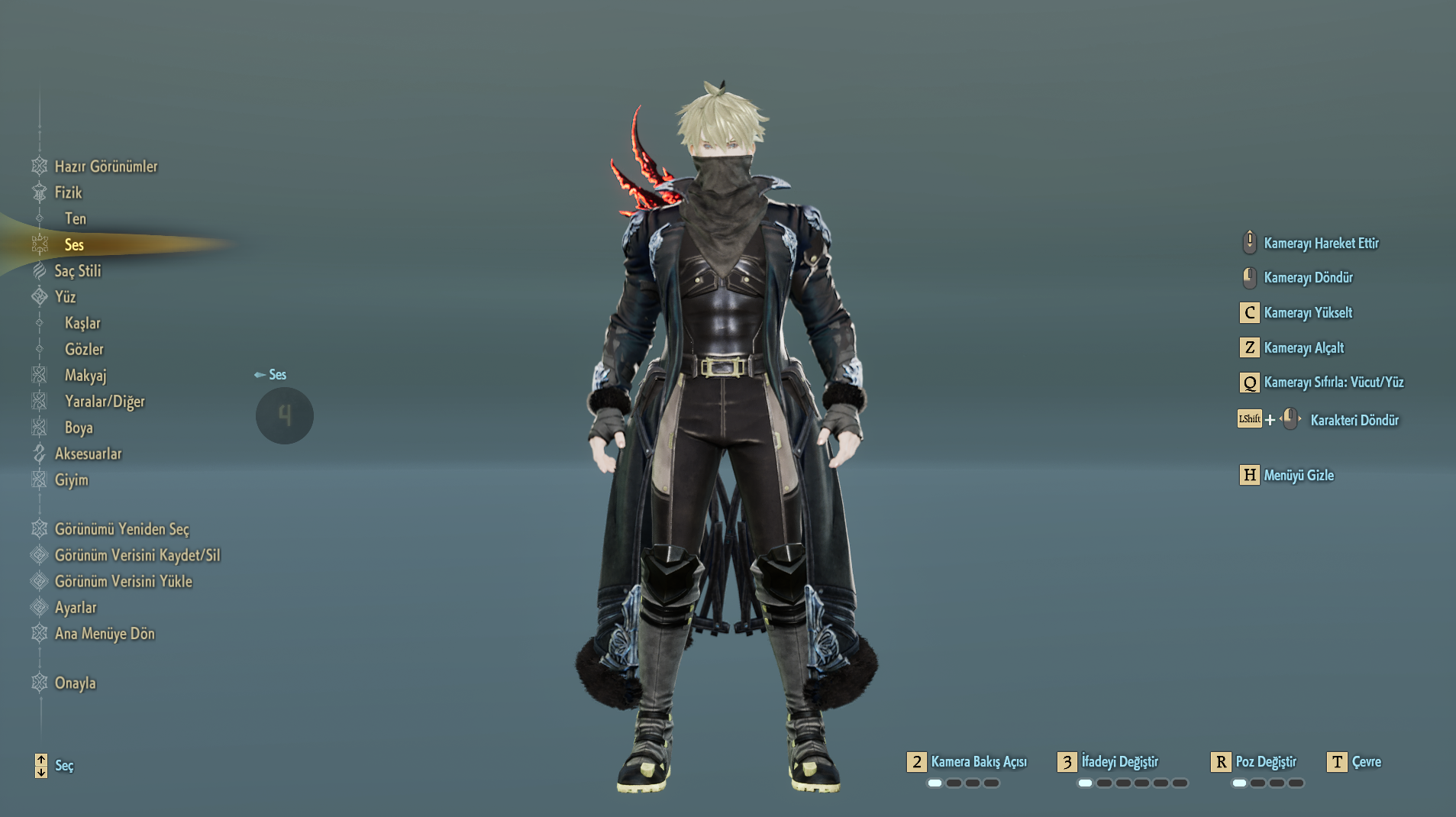The image size is (1456, 817).
Task: Select the Hazır Görünümler icon
Action: [x=39, y=166]
